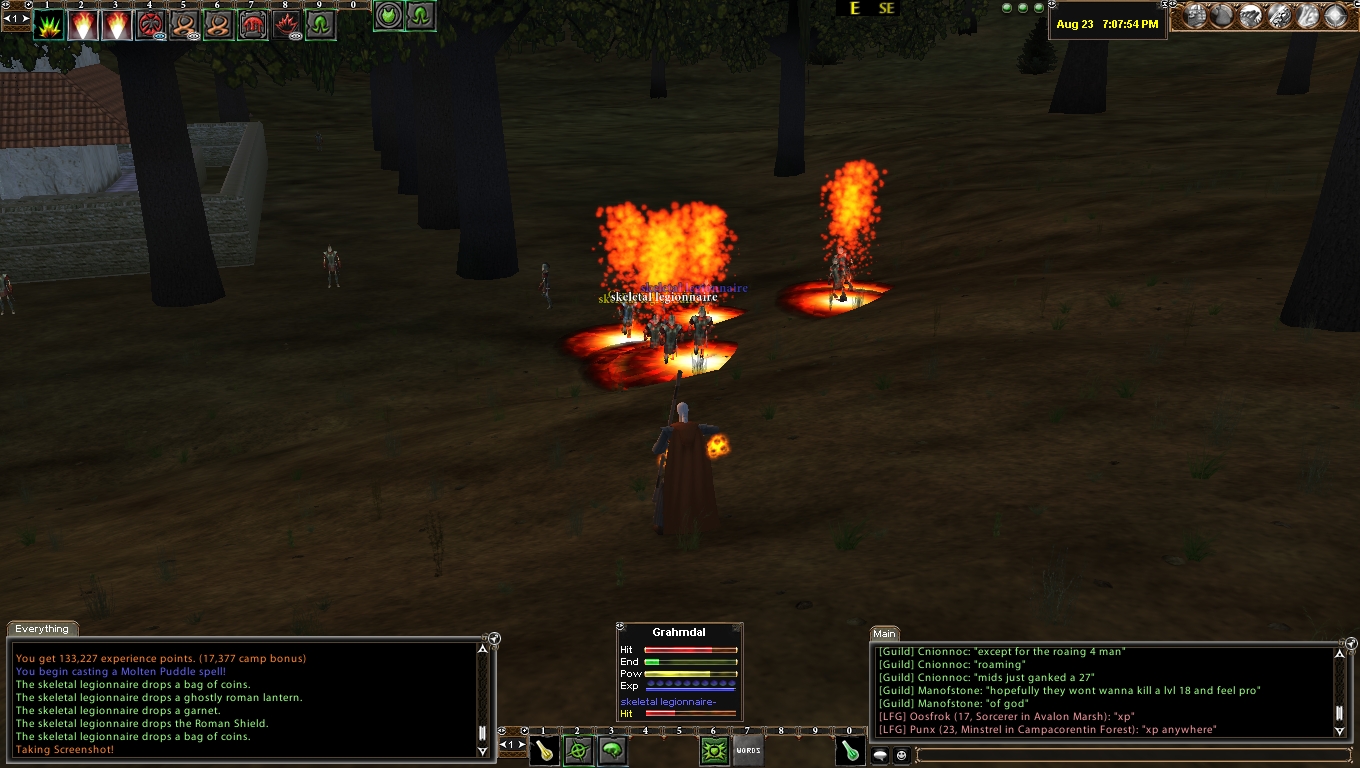1360x768 pixels.
Task: Click the Aug 23 date and time panel
Action: pos(1107,24)
